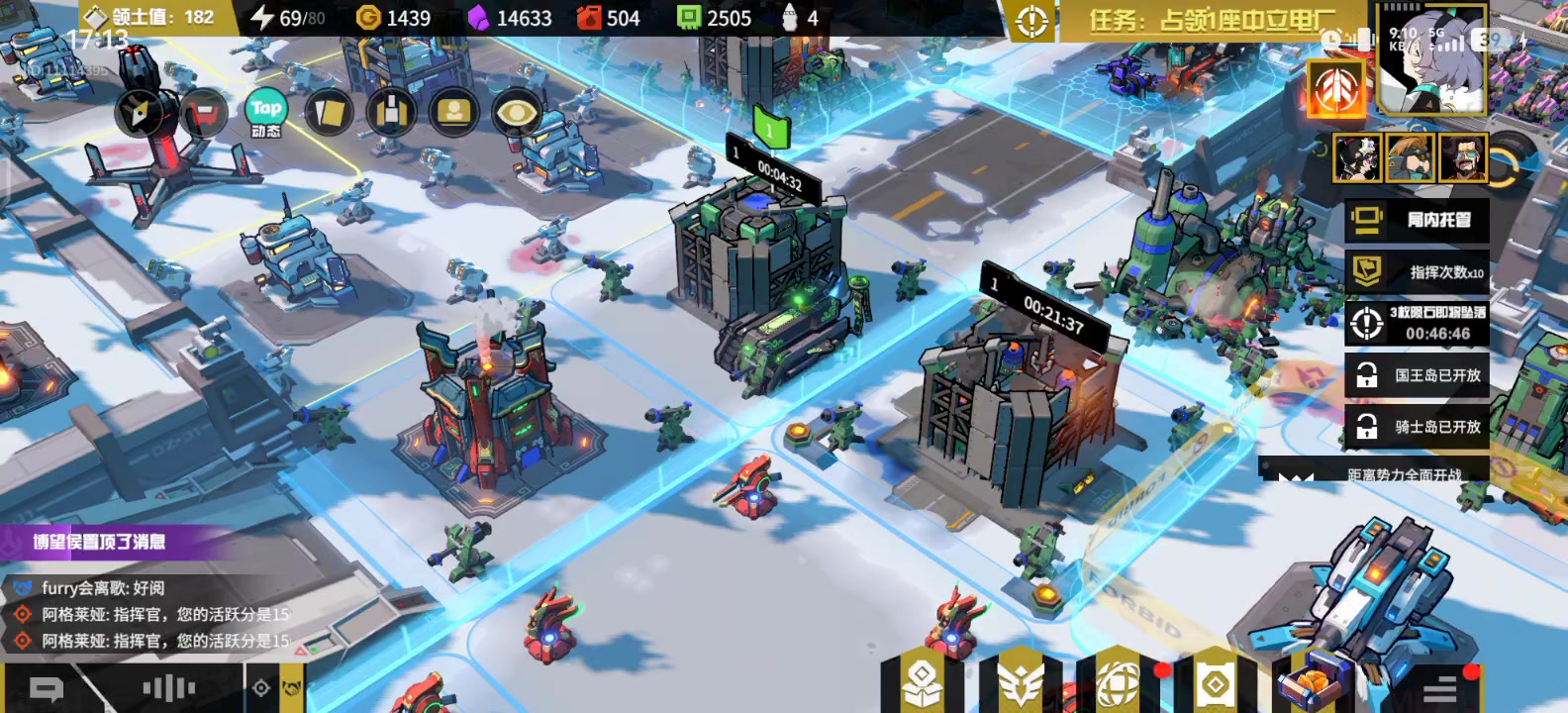Open the winged emblem menu tab
Viewport: 1568px width, 713px height.
(1020, 681)
